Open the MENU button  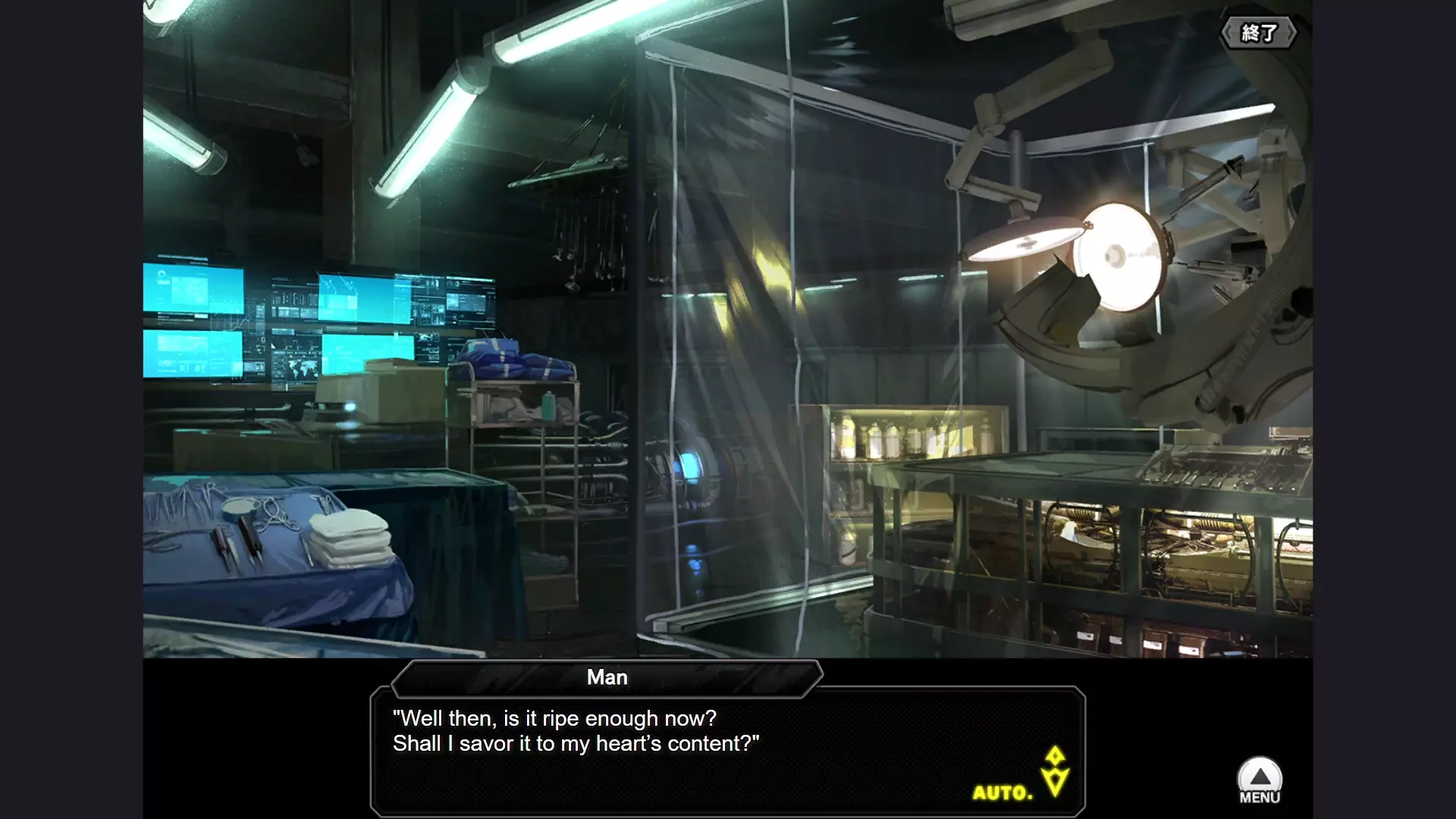point(1260,781)
